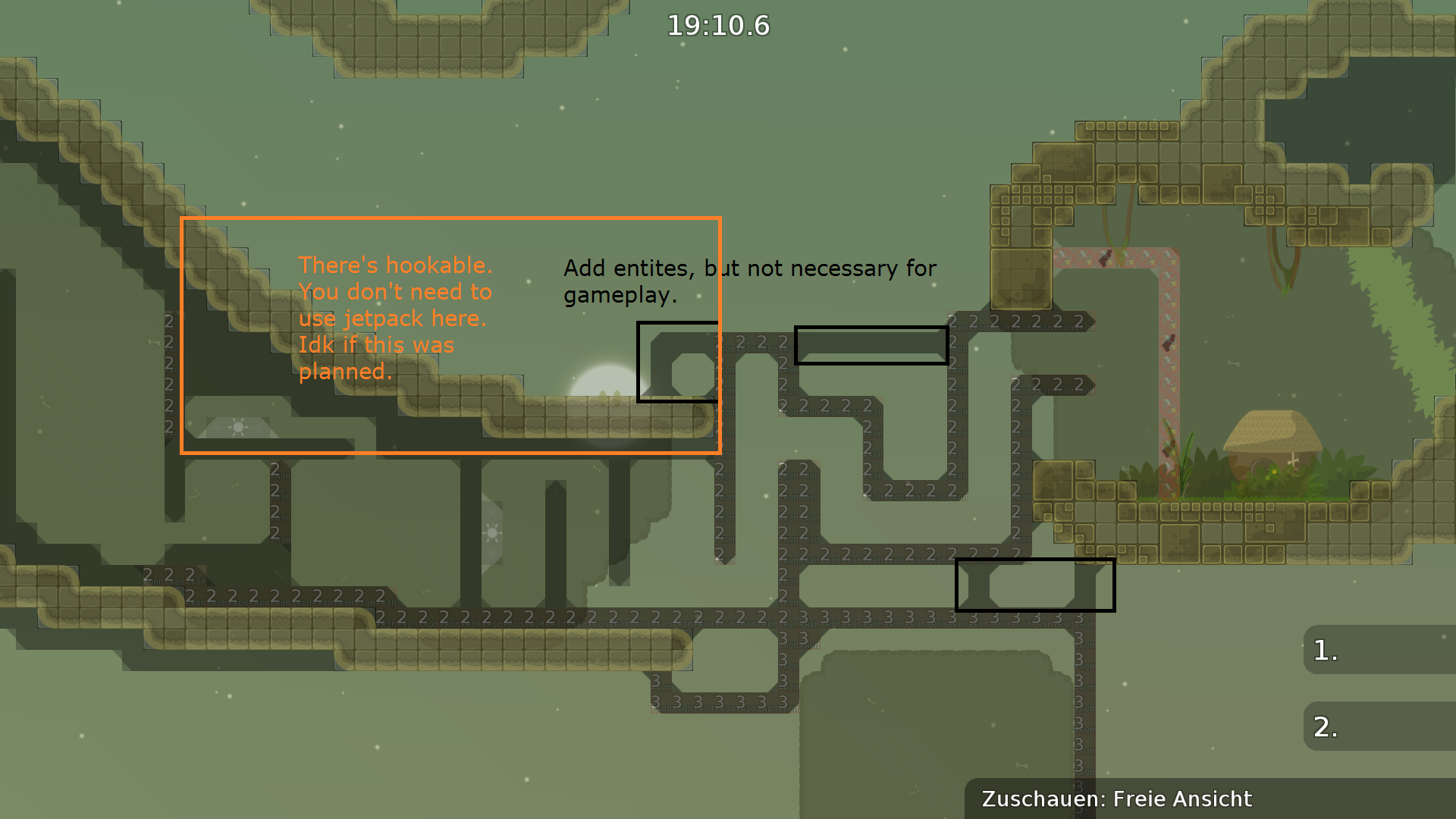Image resolution: width=1456 pixels, height=819 pixels.
Task: Select the sun icon near the left cliff
Action: pos(237,428)
